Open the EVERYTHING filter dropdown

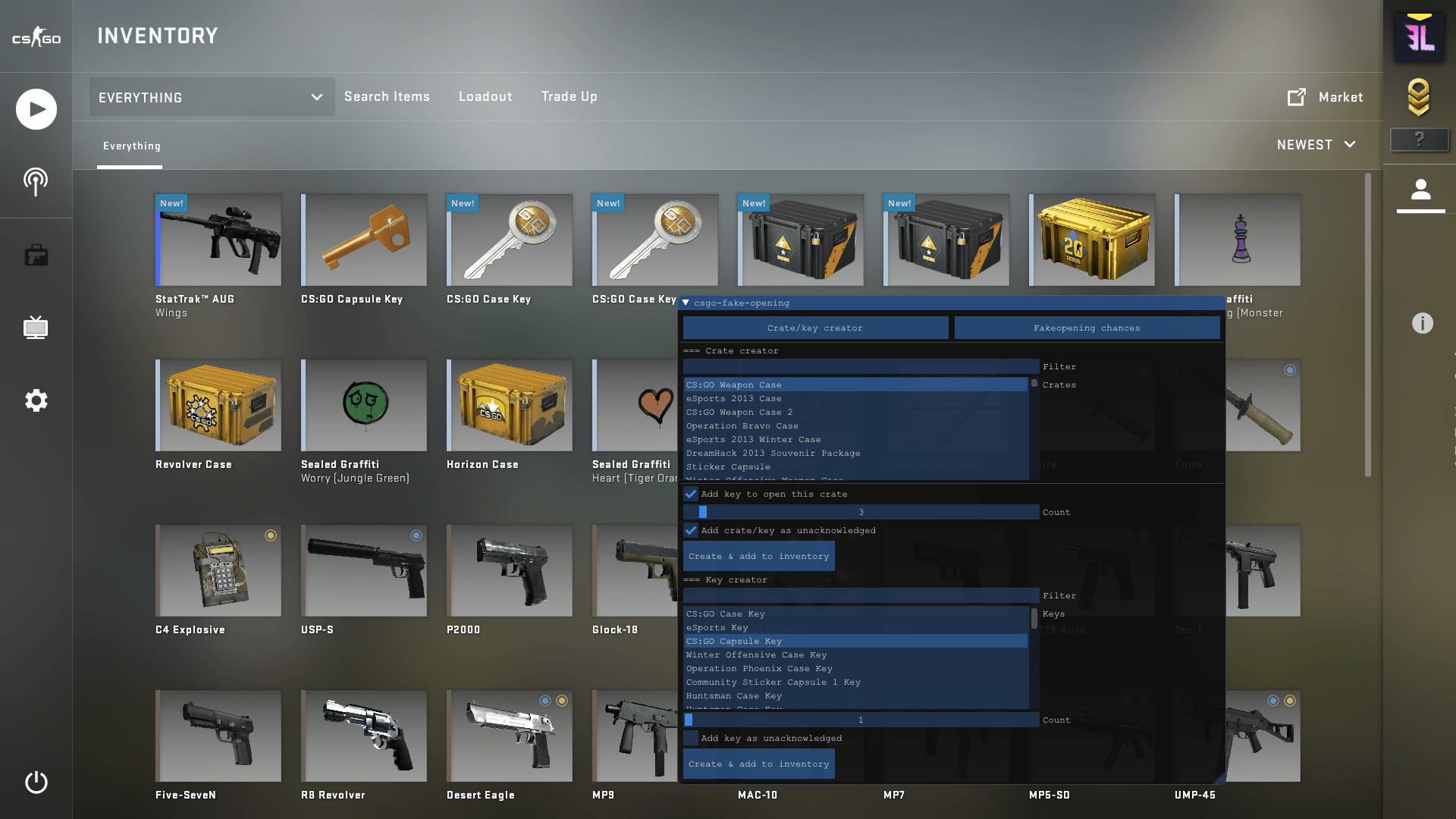tap(211, 97)
